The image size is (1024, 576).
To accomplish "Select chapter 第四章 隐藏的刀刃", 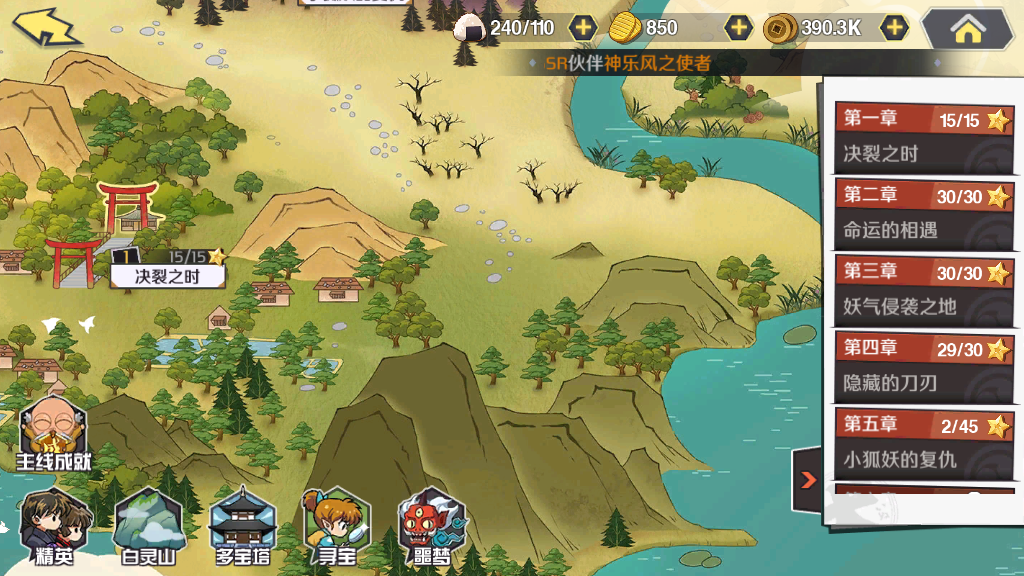I will pyautogui.click(x=922, y=366).
